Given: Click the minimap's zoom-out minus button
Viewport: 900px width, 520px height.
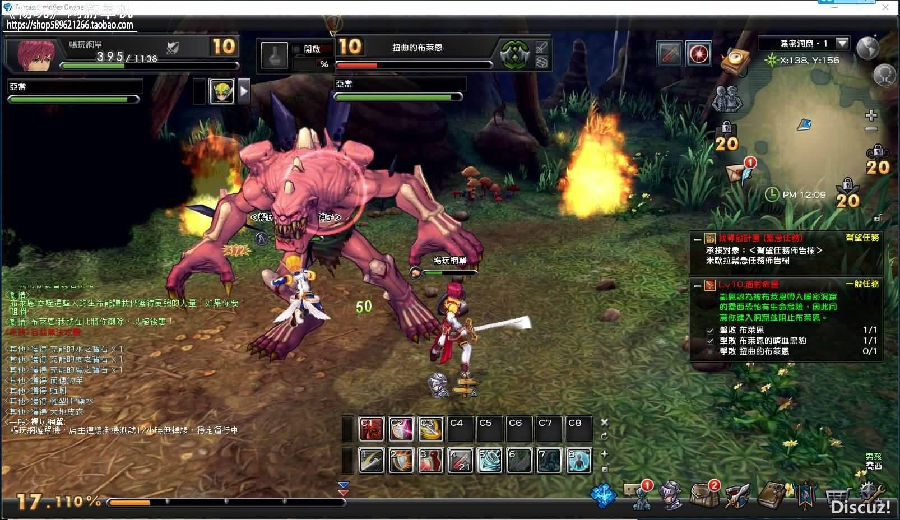Looking at the screenshot, I should point(871,130).
